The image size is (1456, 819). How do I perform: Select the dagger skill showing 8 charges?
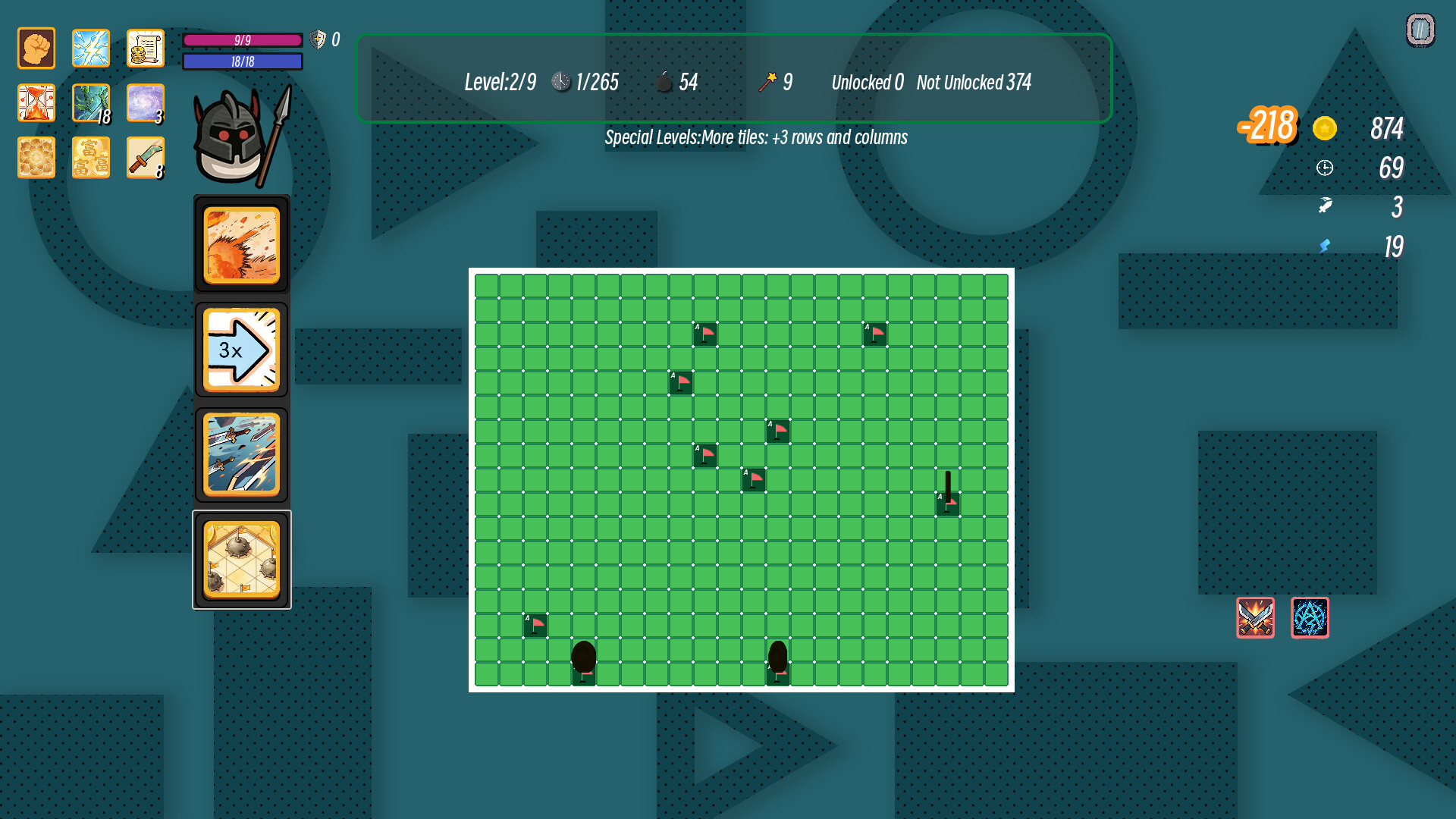pyautogui.click(x=145, y=157)
